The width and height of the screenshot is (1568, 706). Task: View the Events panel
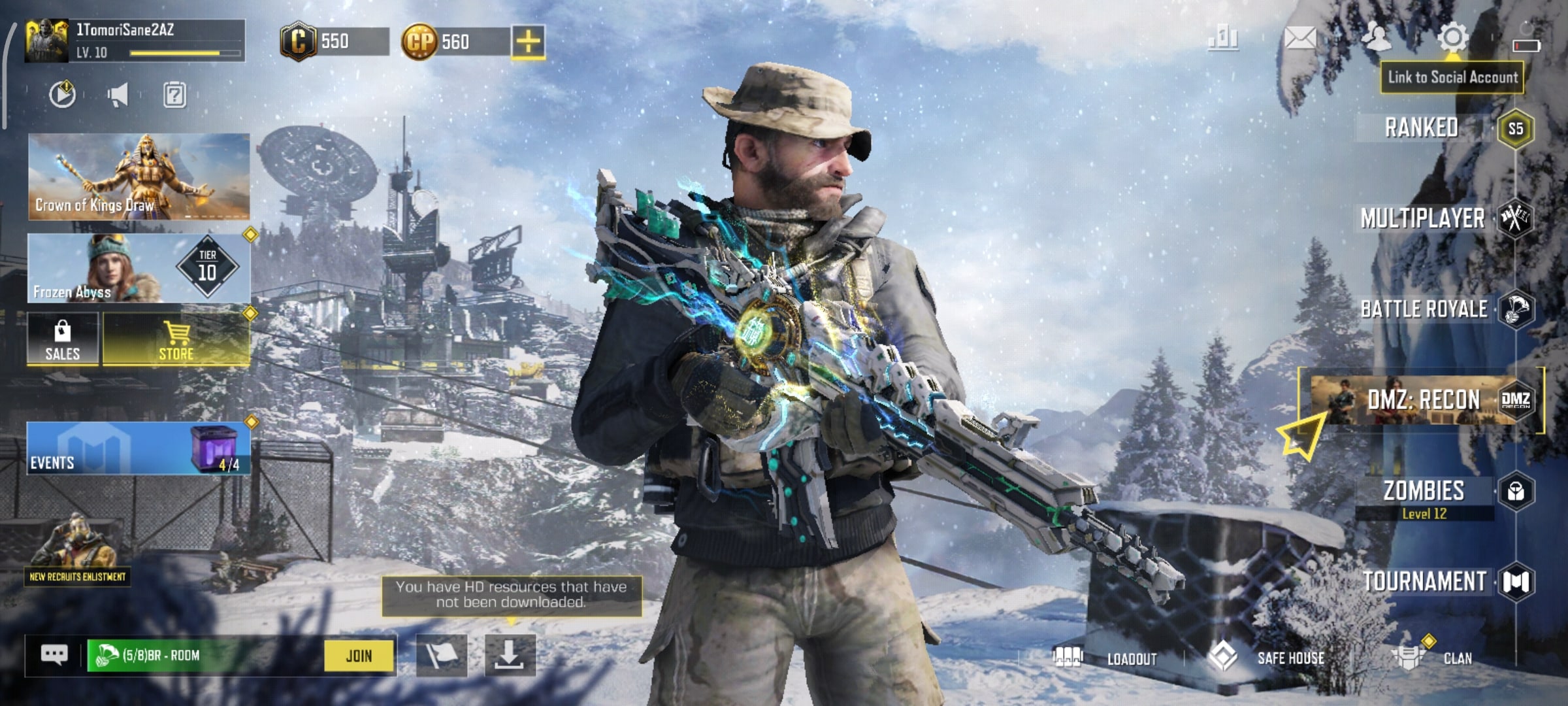(x=139, y=448)
